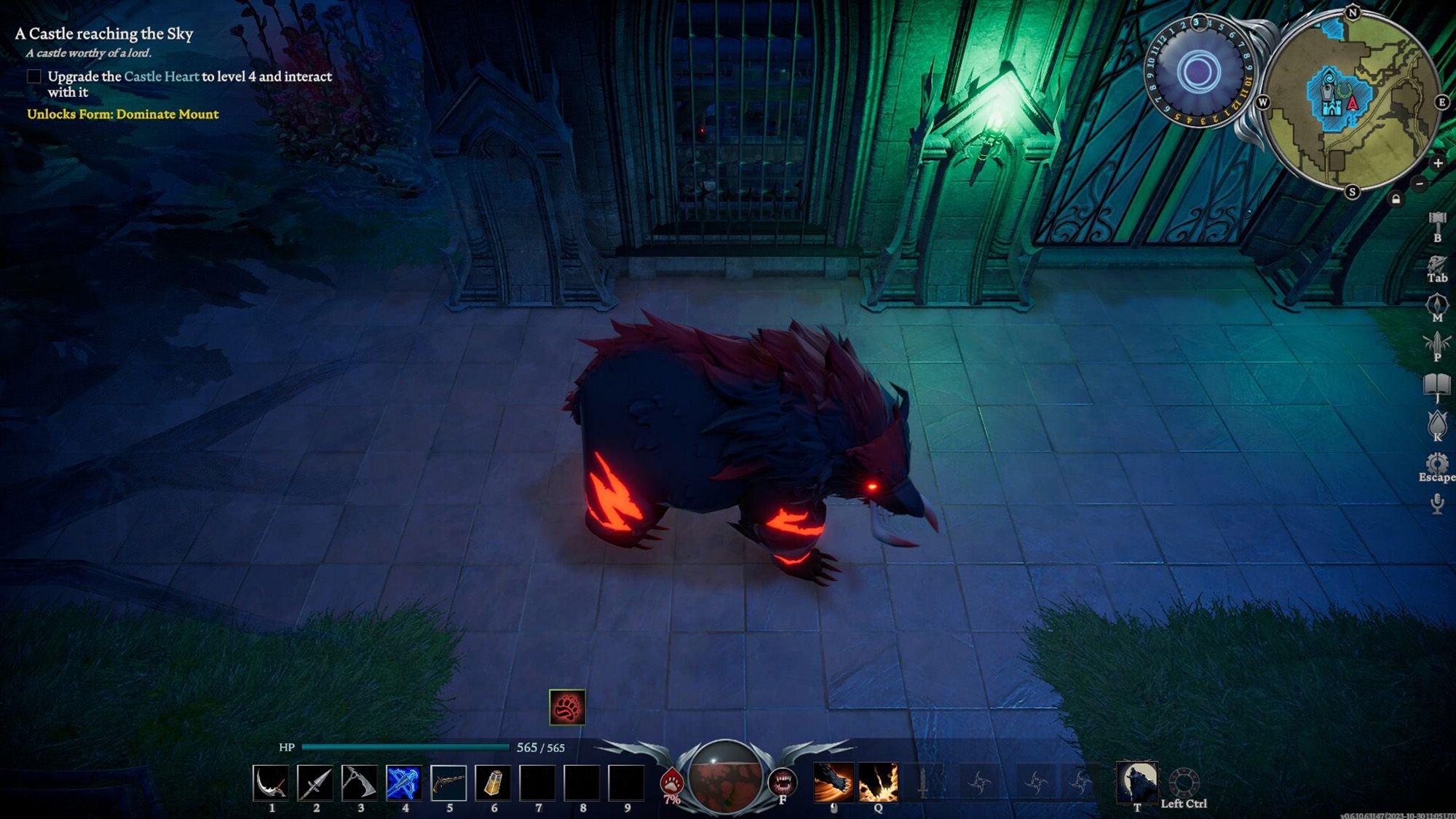Click the fanged bite icon beside blood orb

click(x=783, y=783)
